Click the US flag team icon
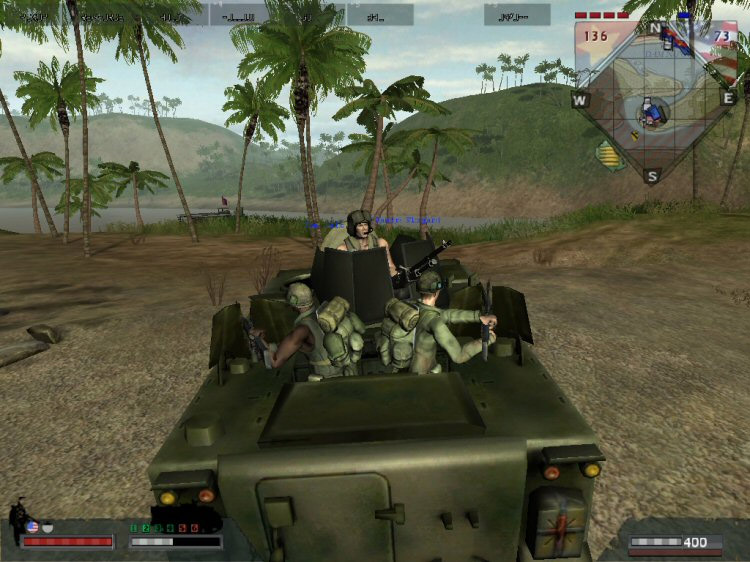This screenshot has width=750, height=562. (32, 526)
